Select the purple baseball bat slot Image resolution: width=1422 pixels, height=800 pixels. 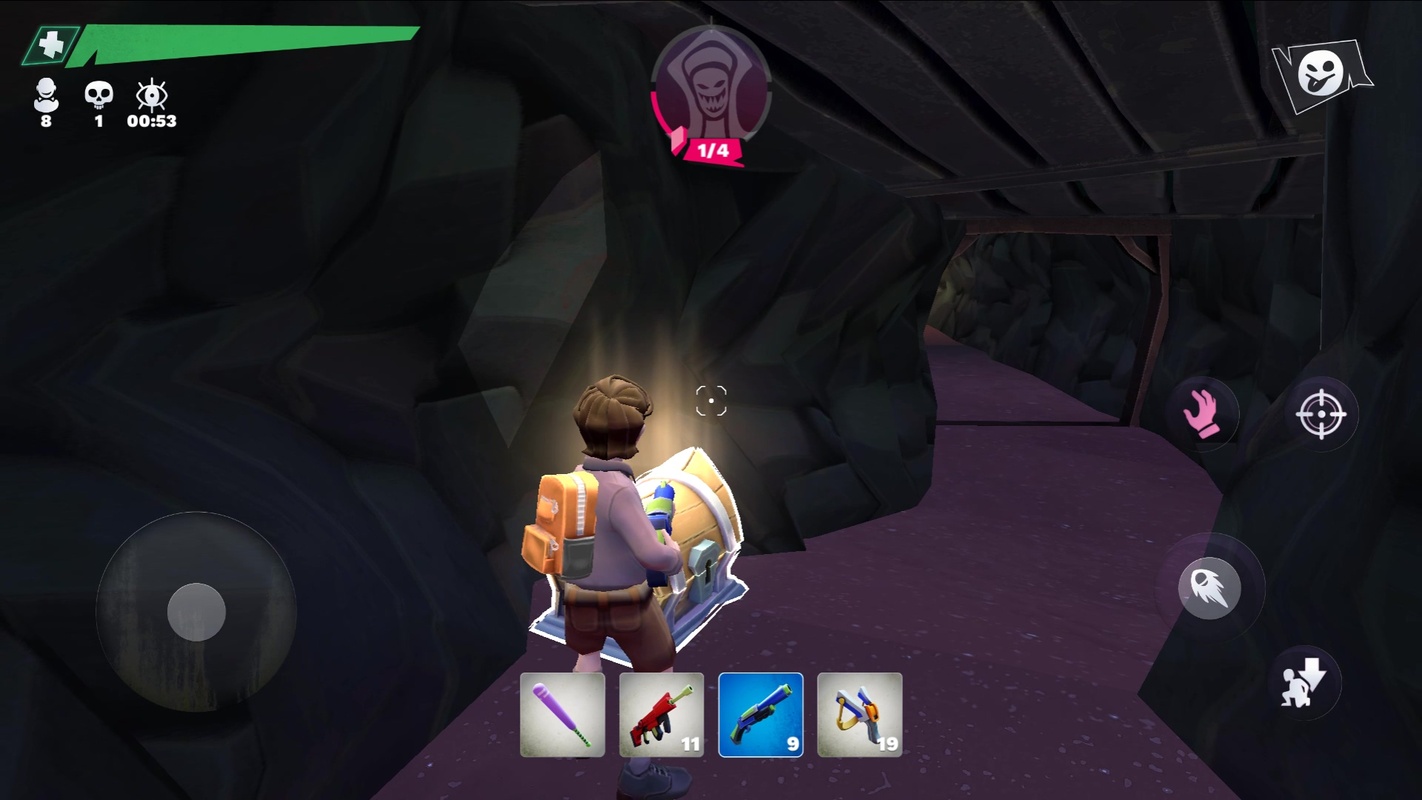562,714
